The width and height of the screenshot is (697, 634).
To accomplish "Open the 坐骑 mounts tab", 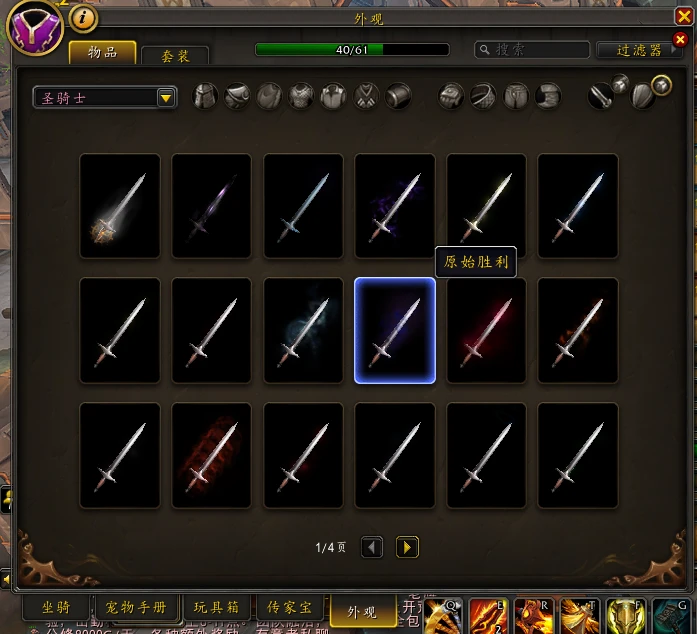I will click(x=57, y=607).
